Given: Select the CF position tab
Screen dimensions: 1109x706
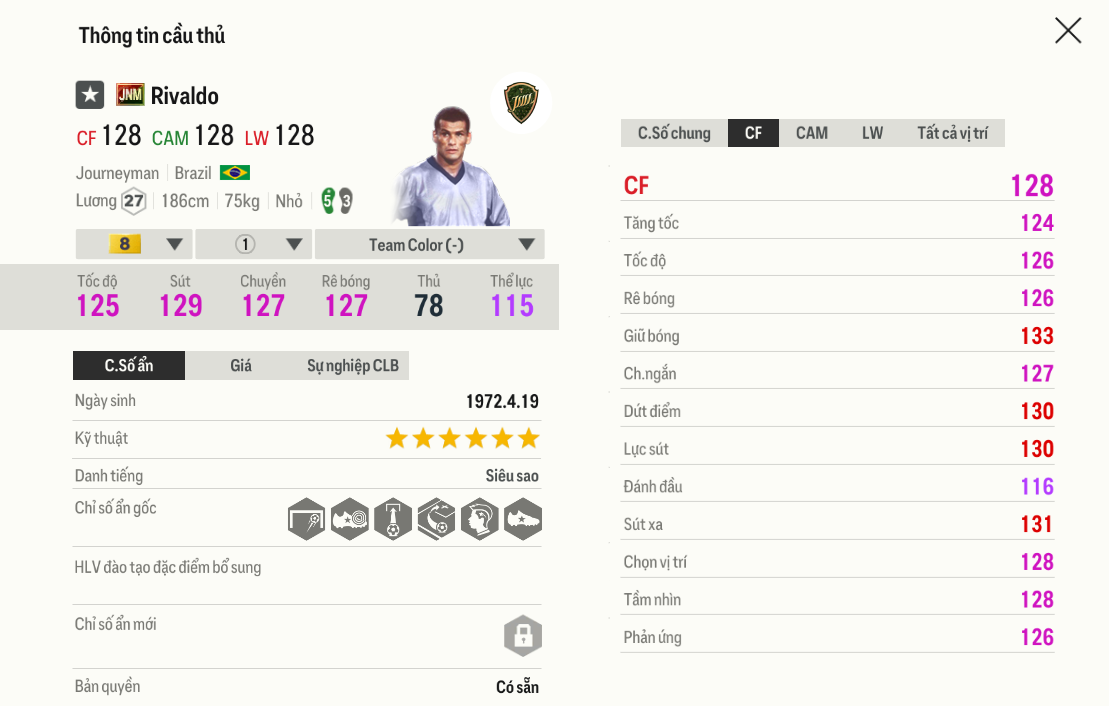Looking at the screenshot, I should tap(753, 133).
